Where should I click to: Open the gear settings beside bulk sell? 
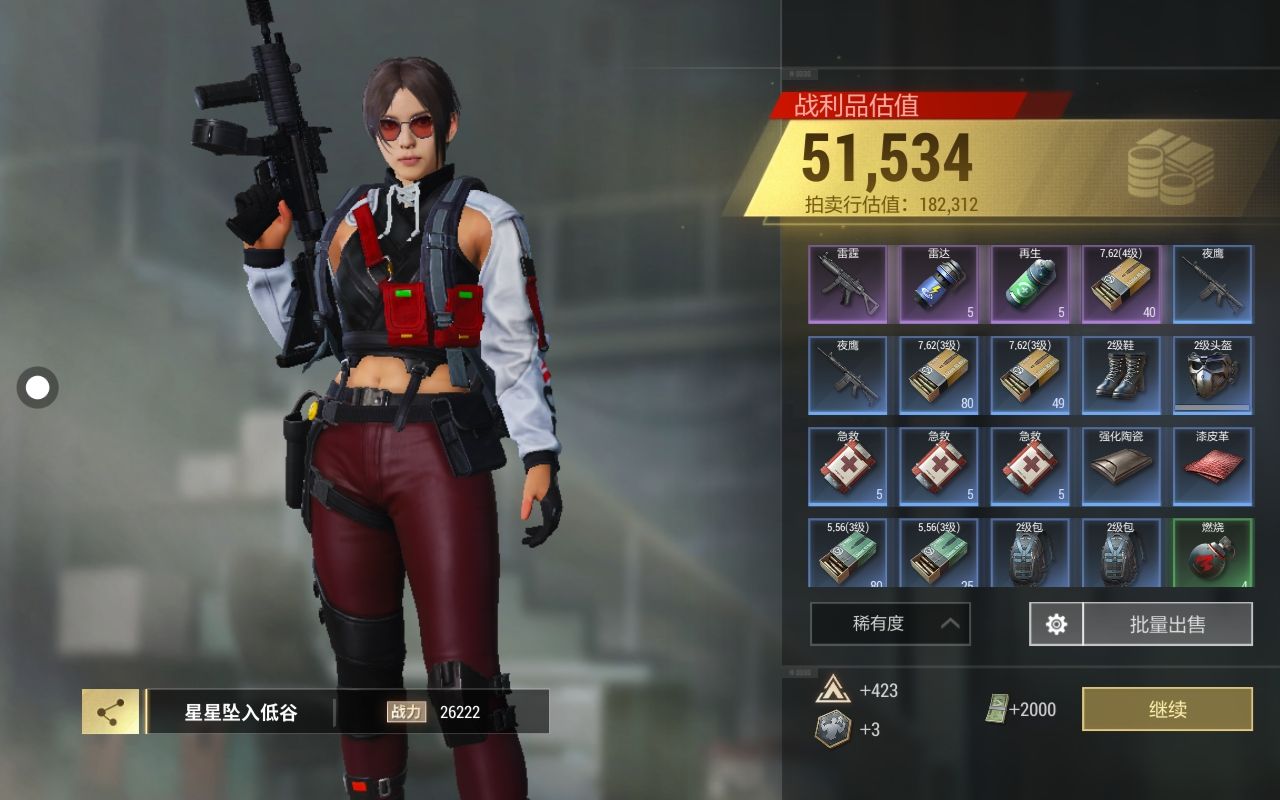tap(1056, 624)
